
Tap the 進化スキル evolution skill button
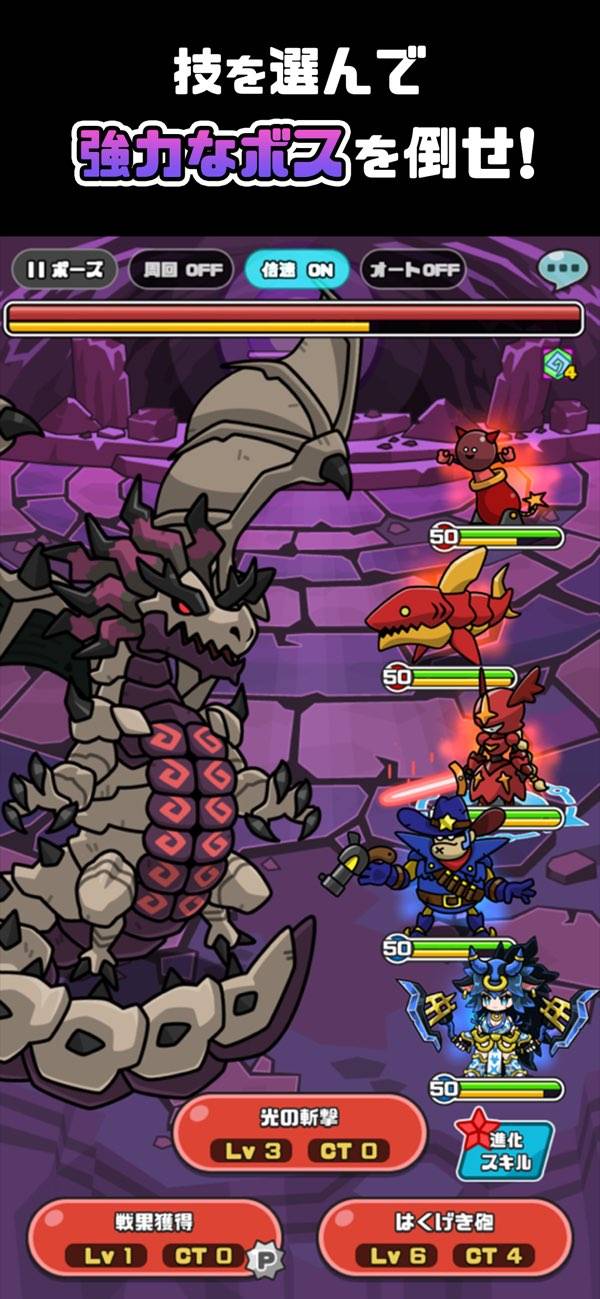(505, 1150)
